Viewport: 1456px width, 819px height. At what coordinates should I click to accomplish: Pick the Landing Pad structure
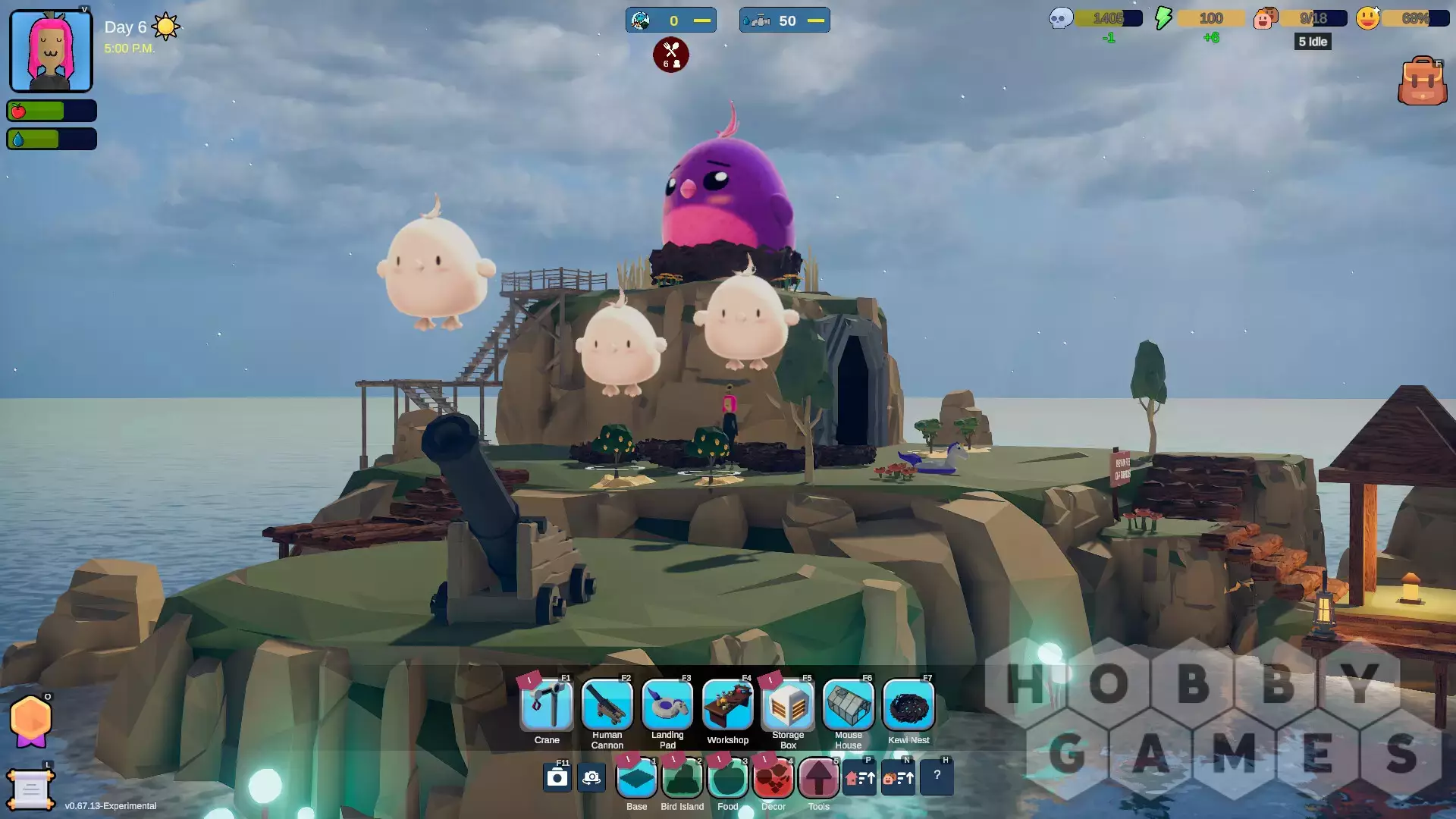click(667, 705)
